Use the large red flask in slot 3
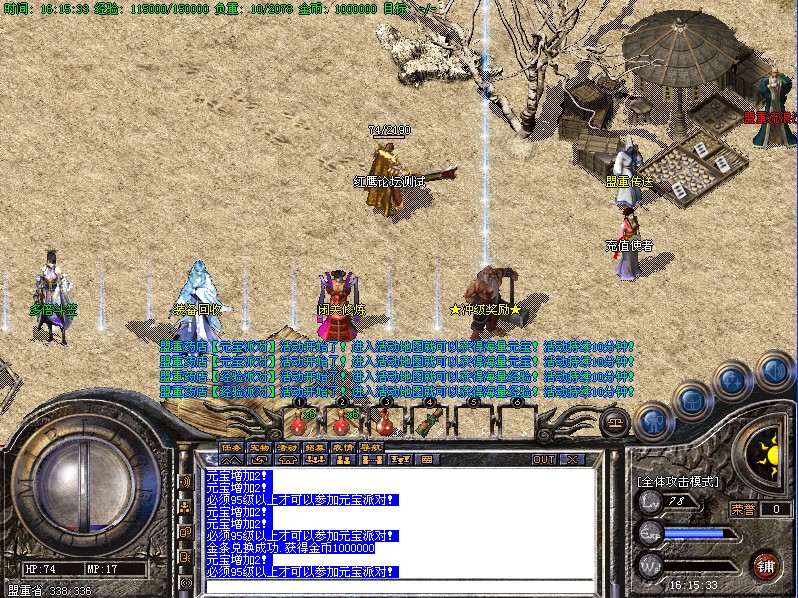Image resolution: width=798 pixels, height=598 pixels. pos(386,422)
